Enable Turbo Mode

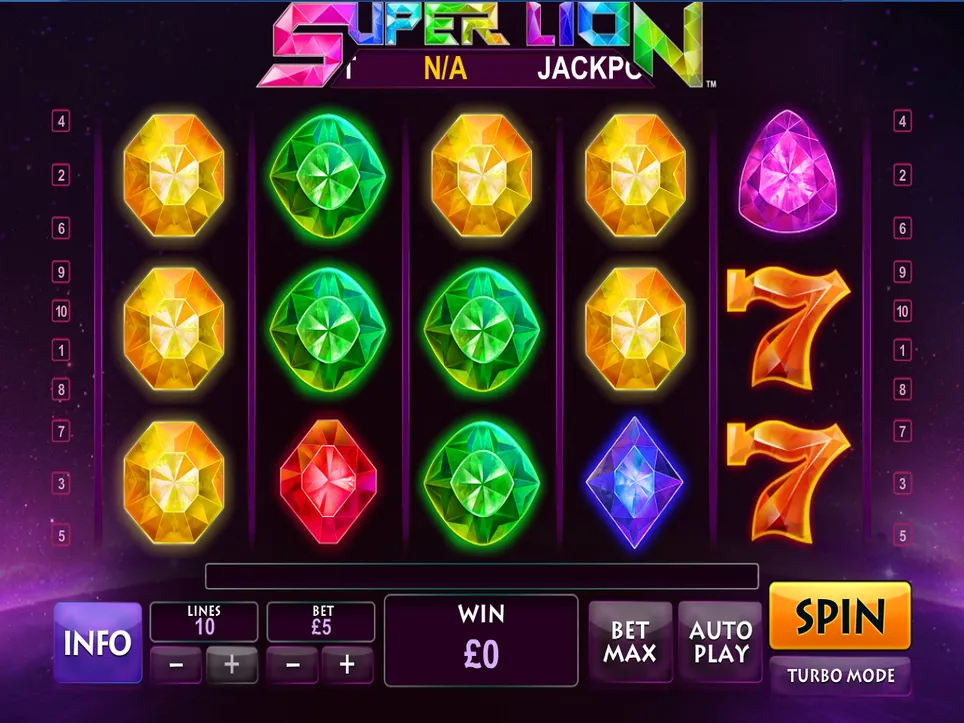(x=840, y=675)
